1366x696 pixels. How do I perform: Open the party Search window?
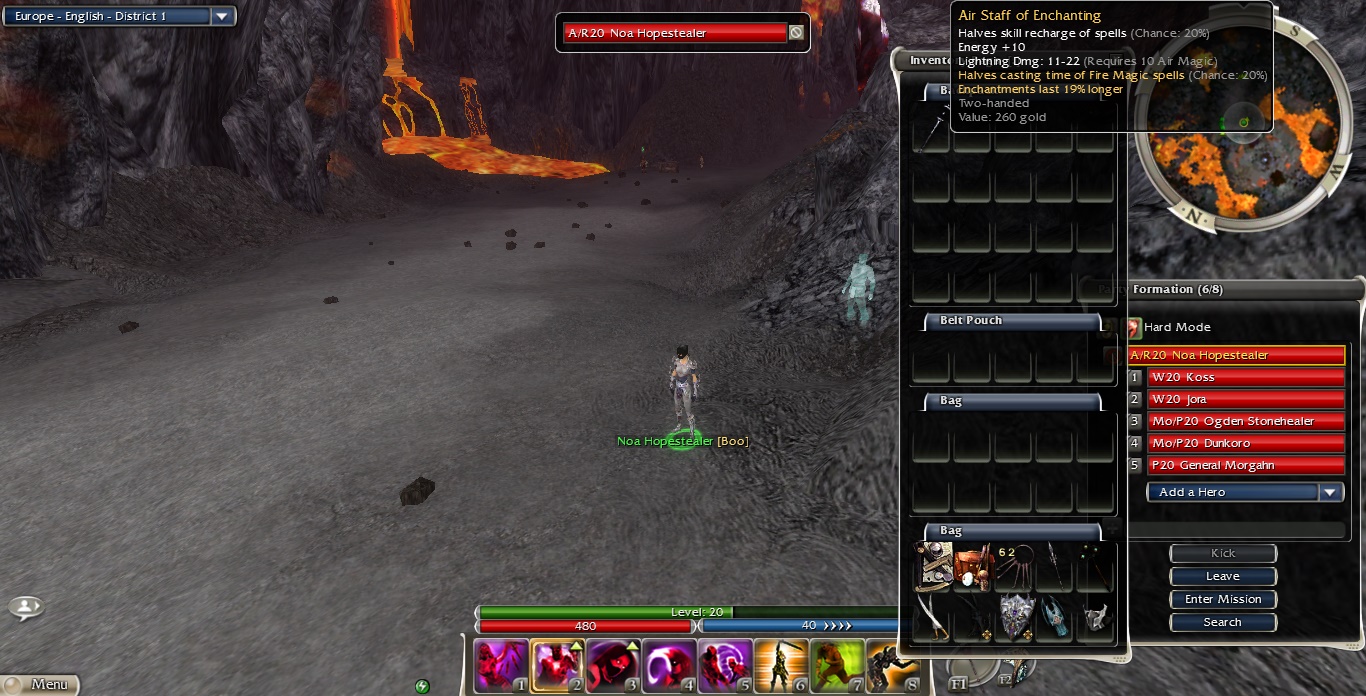pos(1222,622)
